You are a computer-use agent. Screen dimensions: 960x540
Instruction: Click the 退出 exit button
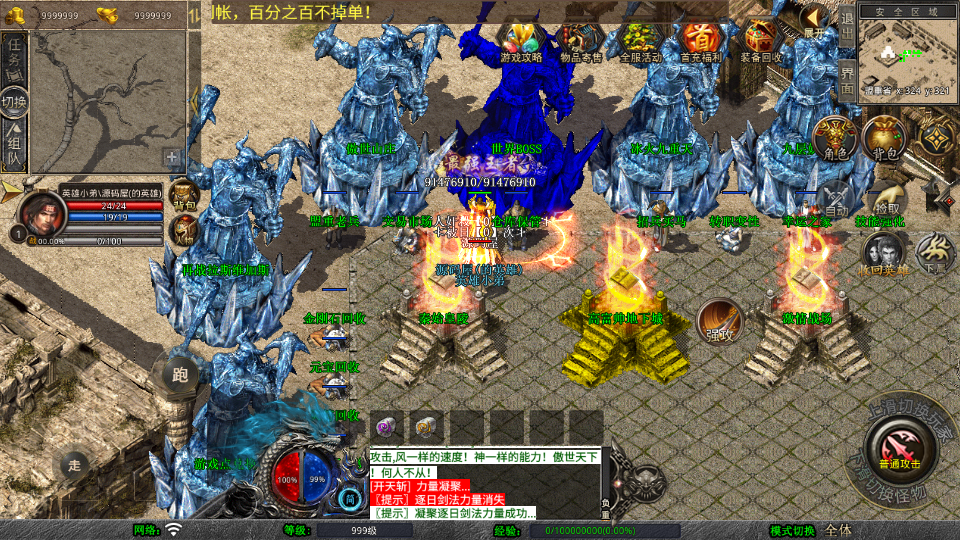[x=846, y=22]
